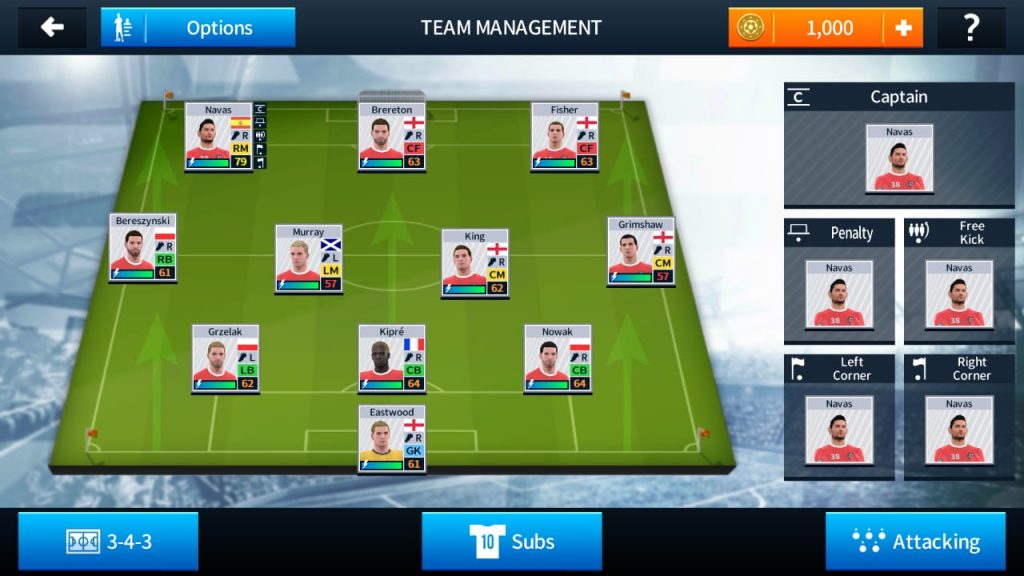The image size is (1024, 576).
Task: Choose King in central midfield
Action: point(475,263)
